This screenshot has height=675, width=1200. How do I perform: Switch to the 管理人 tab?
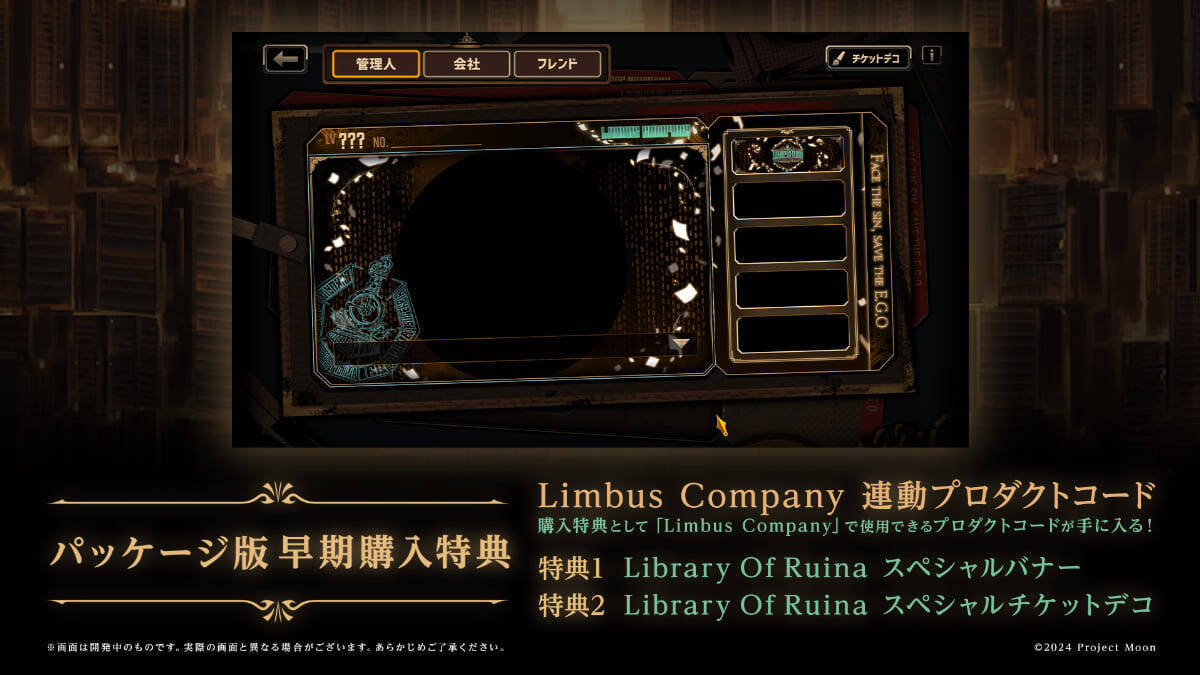[x=376, y=64]
